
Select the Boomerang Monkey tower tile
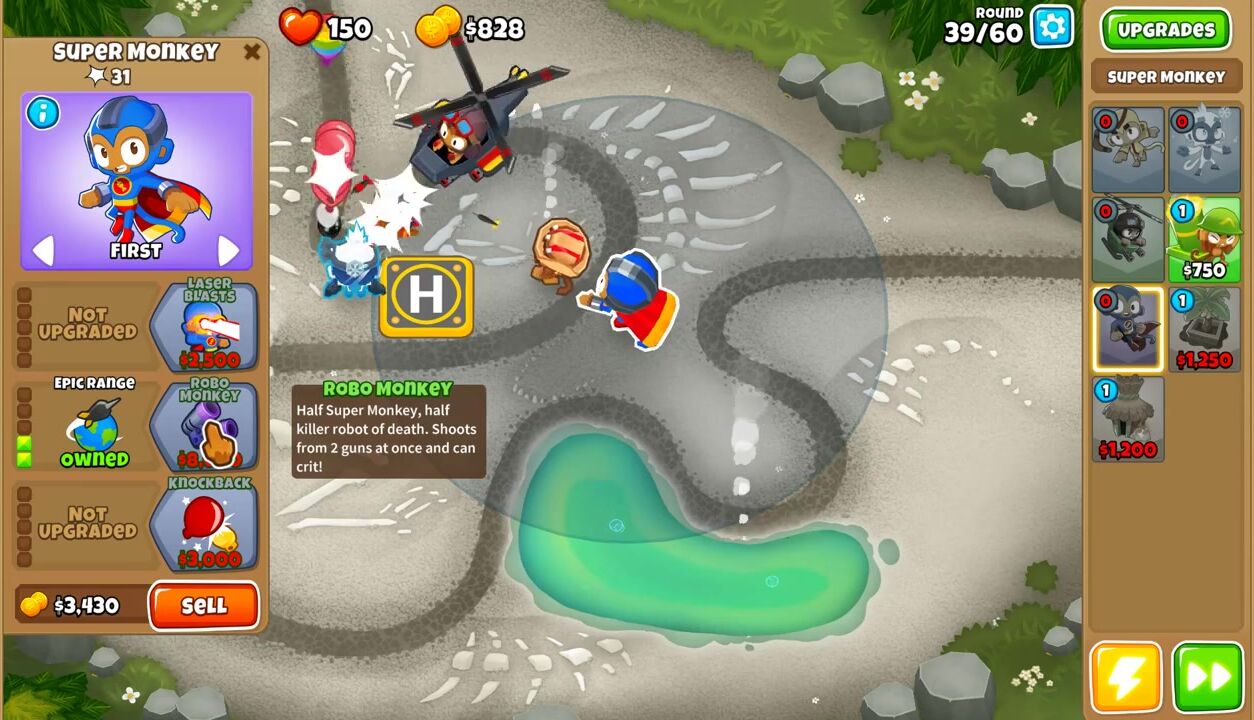(x=1127, y=150)
